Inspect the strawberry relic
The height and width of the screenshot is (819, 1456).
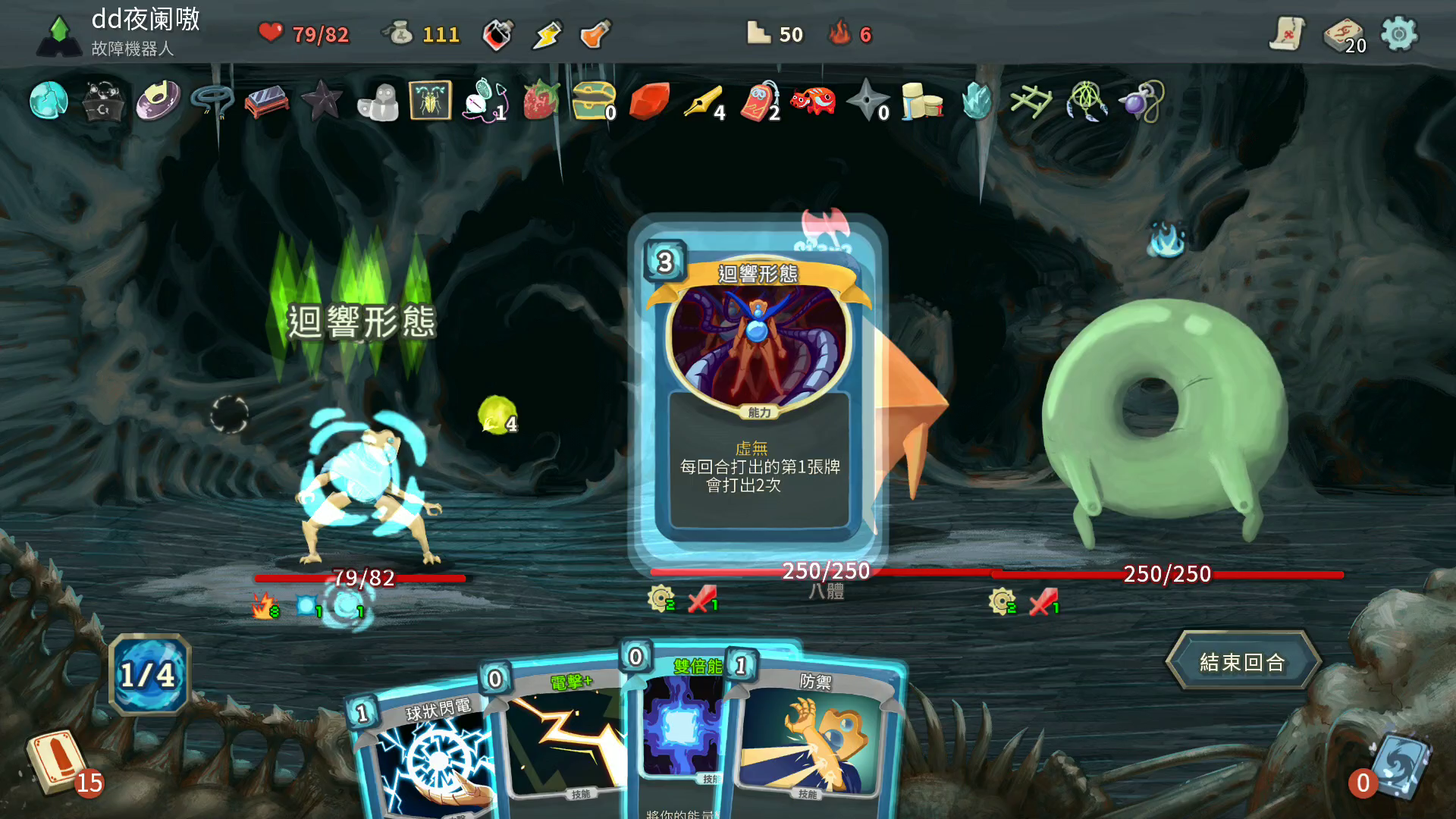pos(541,100)
